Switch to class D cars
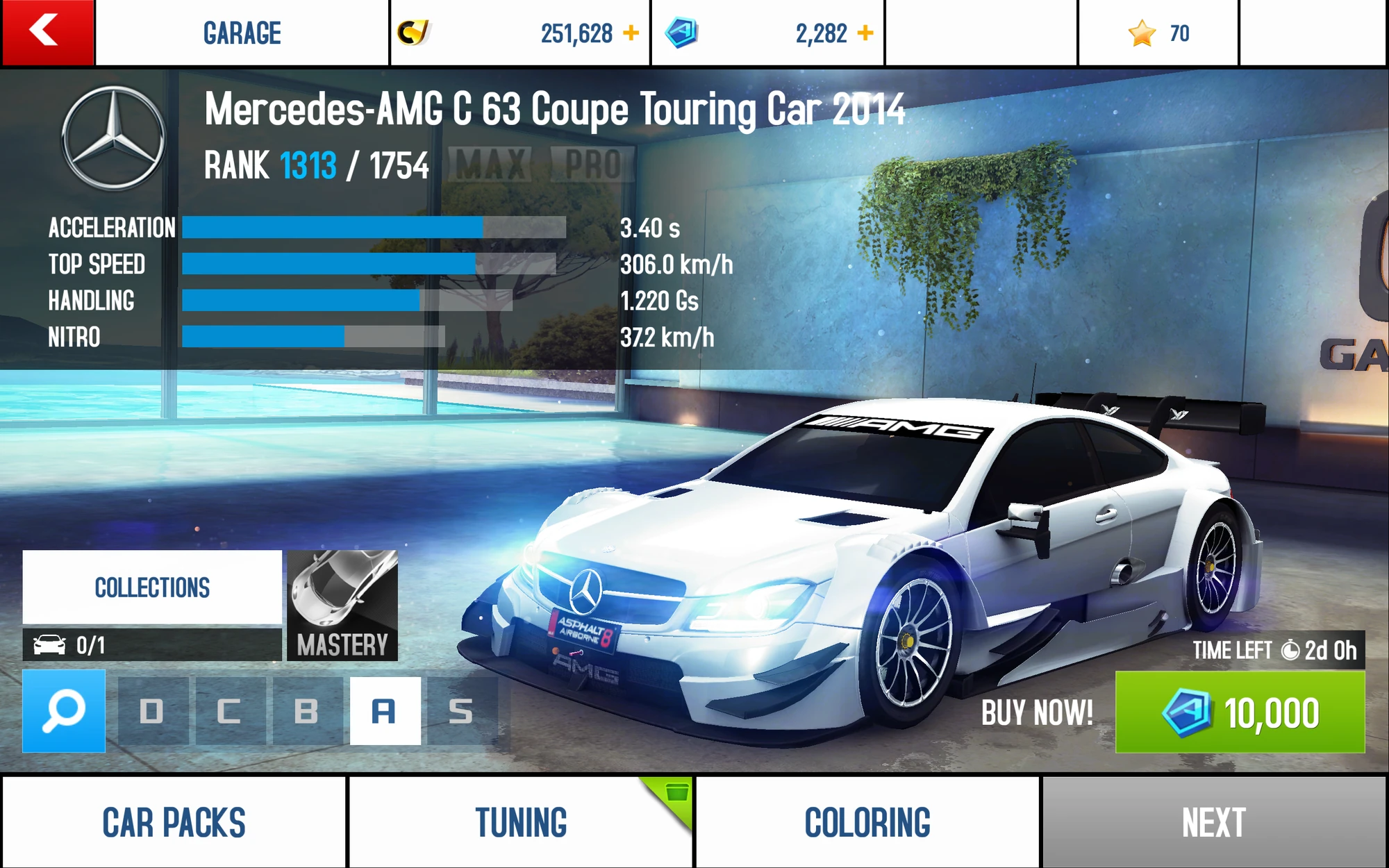This screenshot has height=868, width=1389. click(152, 711)
